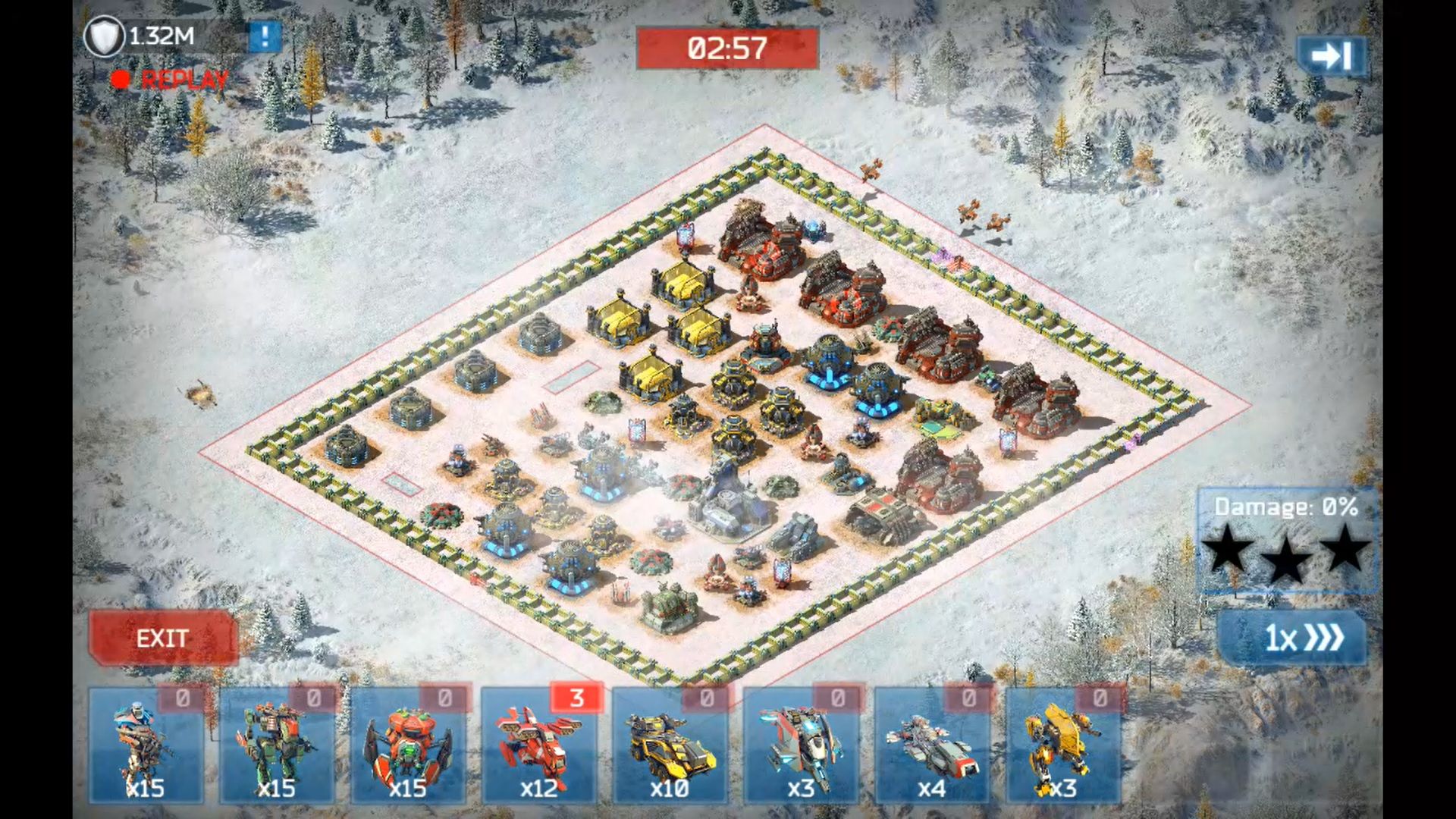
Task: Click the shield power rating icon
Action: point(104,36)
